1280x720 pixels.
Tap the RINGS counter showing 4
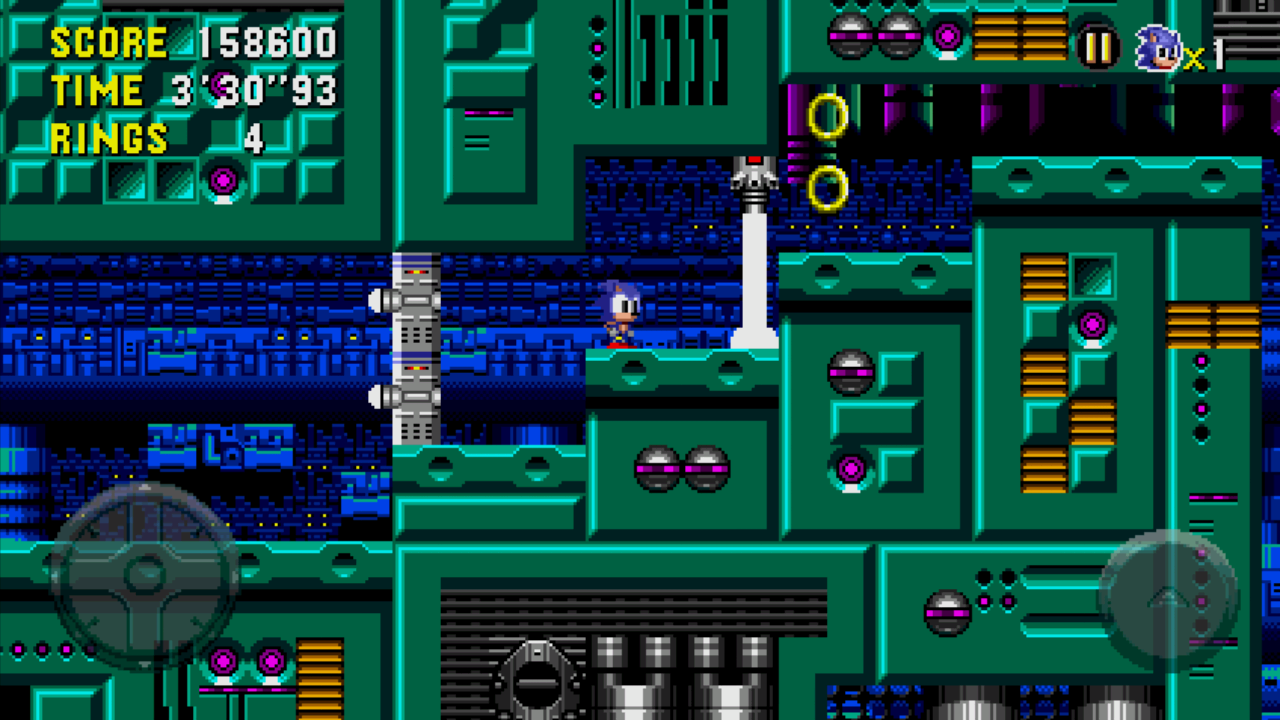tap(160, 137)
